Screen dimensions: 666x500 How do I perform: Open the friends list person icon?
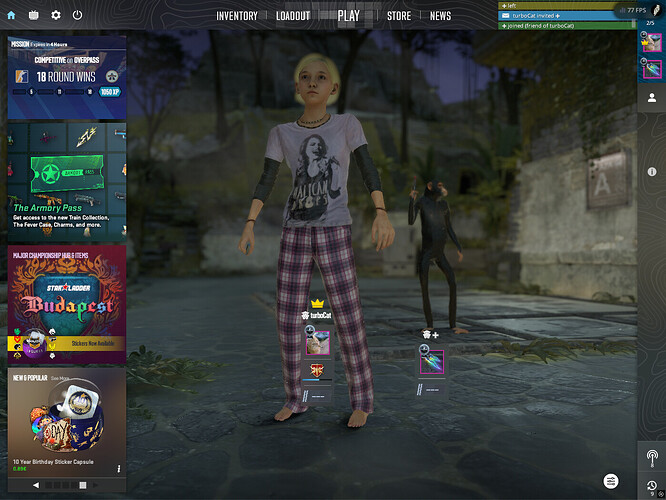pyautogui.click(x=652, y=98)
